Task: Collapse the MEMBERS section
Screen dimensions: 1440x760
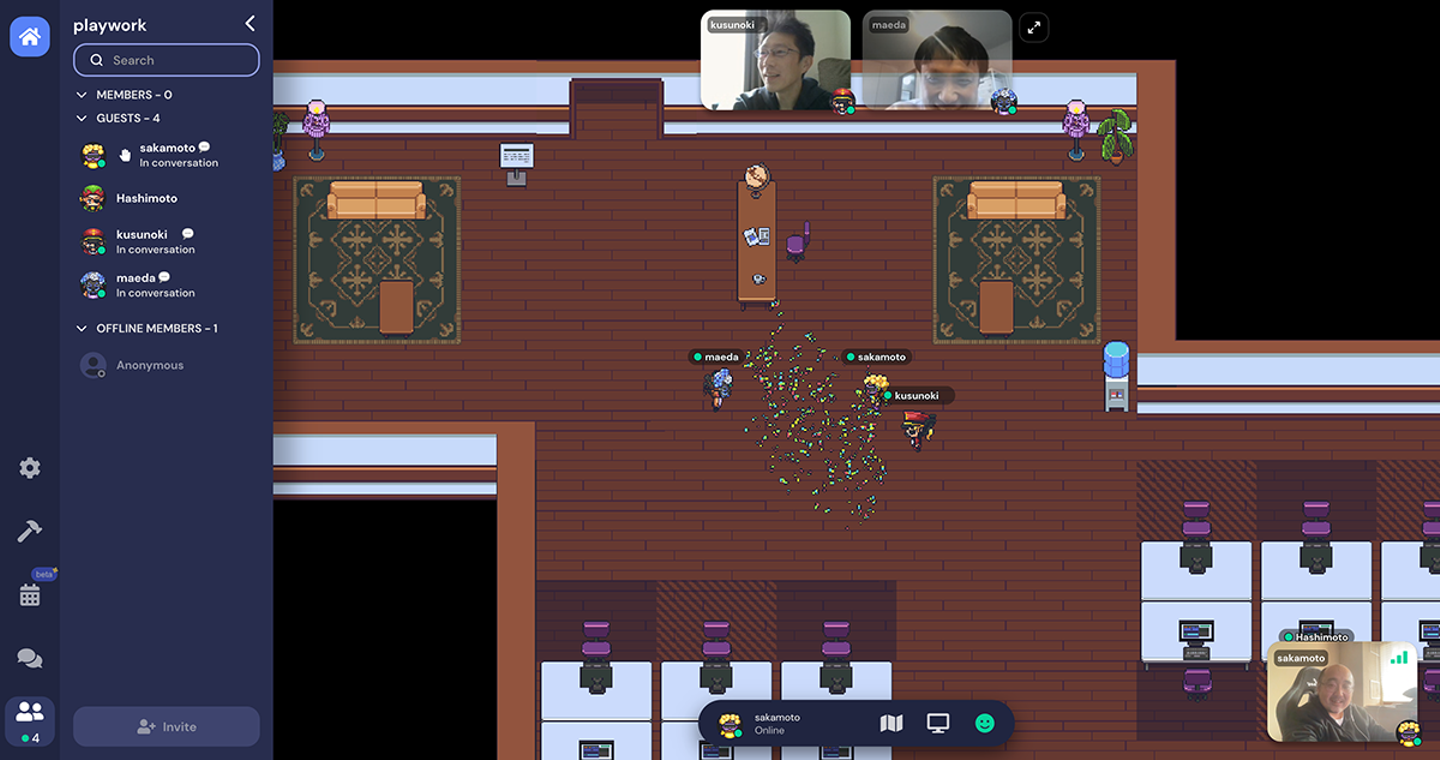Action: pyautogui.click(x=82, y=95)
